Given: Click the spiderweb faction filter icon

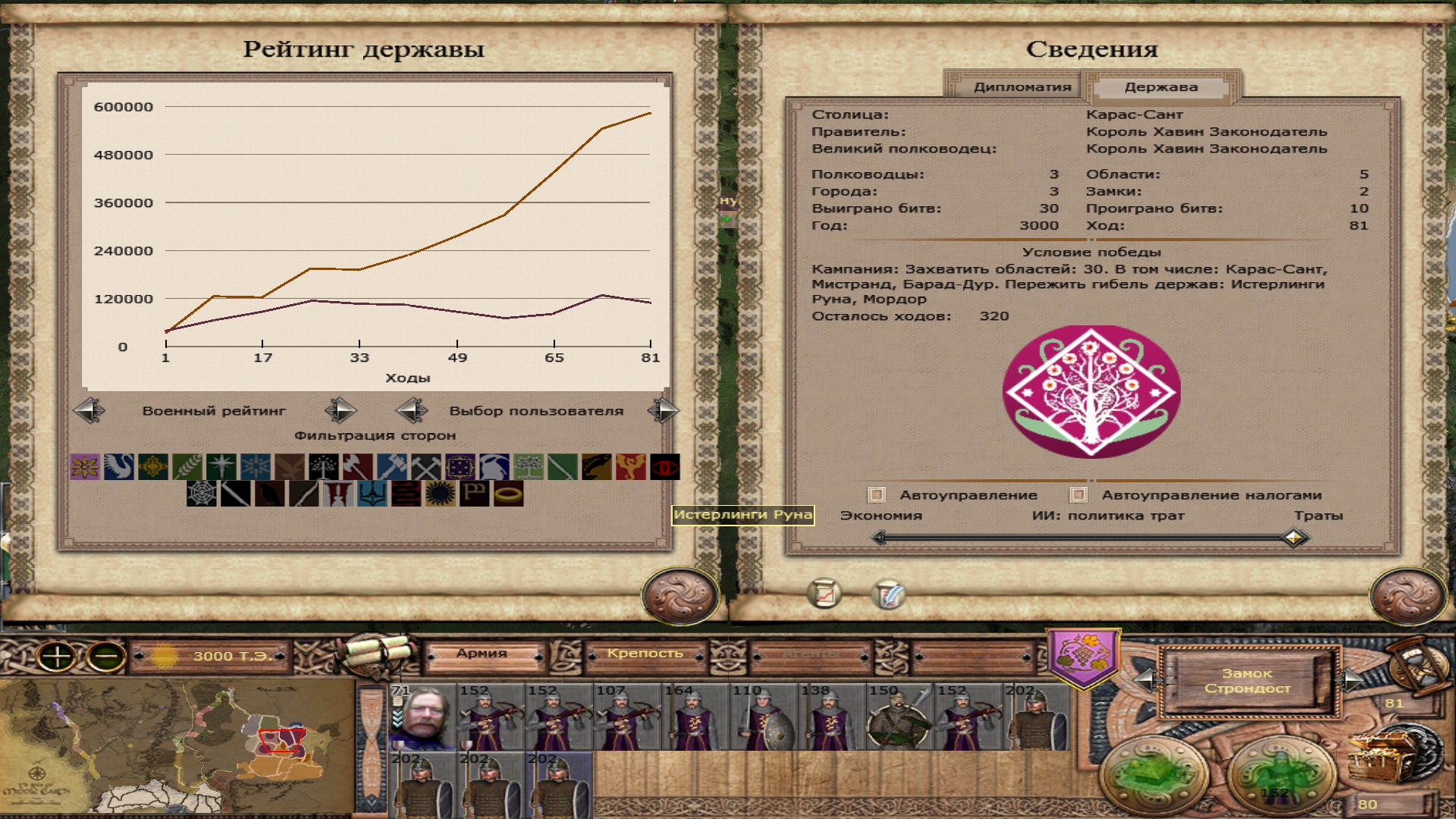Looking at the screenshot, I should [x=202, y=494].
